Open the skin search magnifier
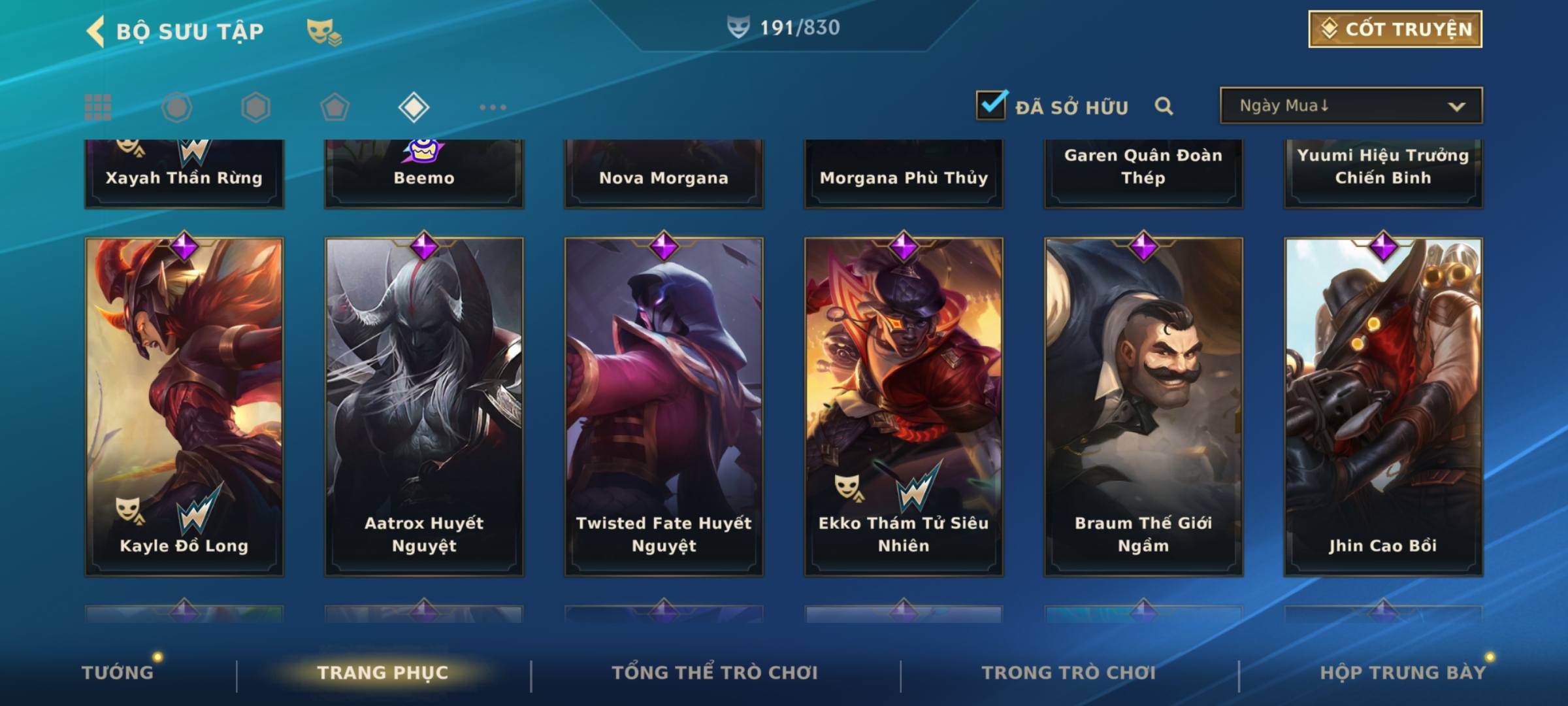The image size is (1568, 706). 1164,106
